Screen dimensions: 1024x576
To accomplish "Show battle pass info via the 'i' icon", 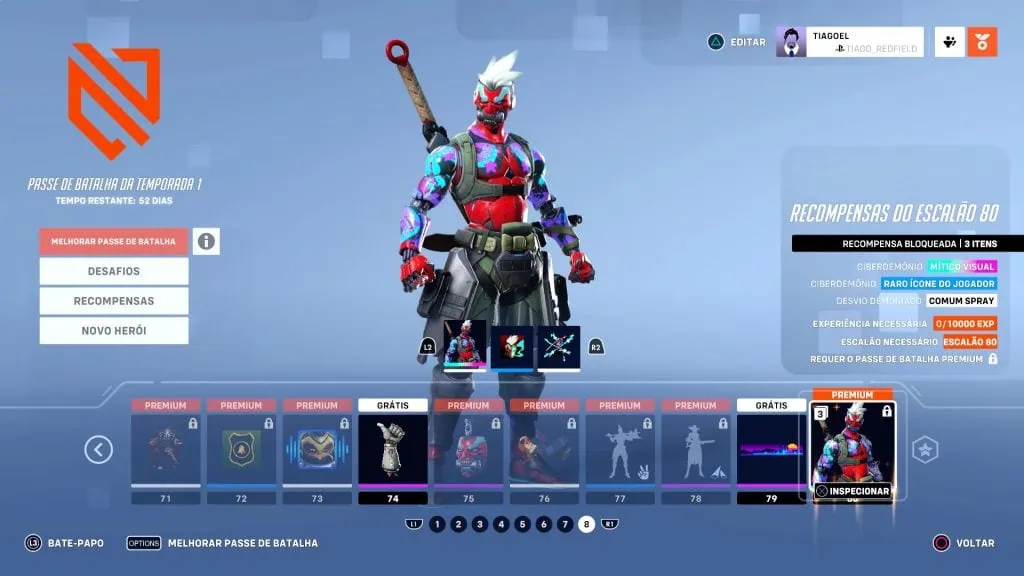I will point(206,241).
